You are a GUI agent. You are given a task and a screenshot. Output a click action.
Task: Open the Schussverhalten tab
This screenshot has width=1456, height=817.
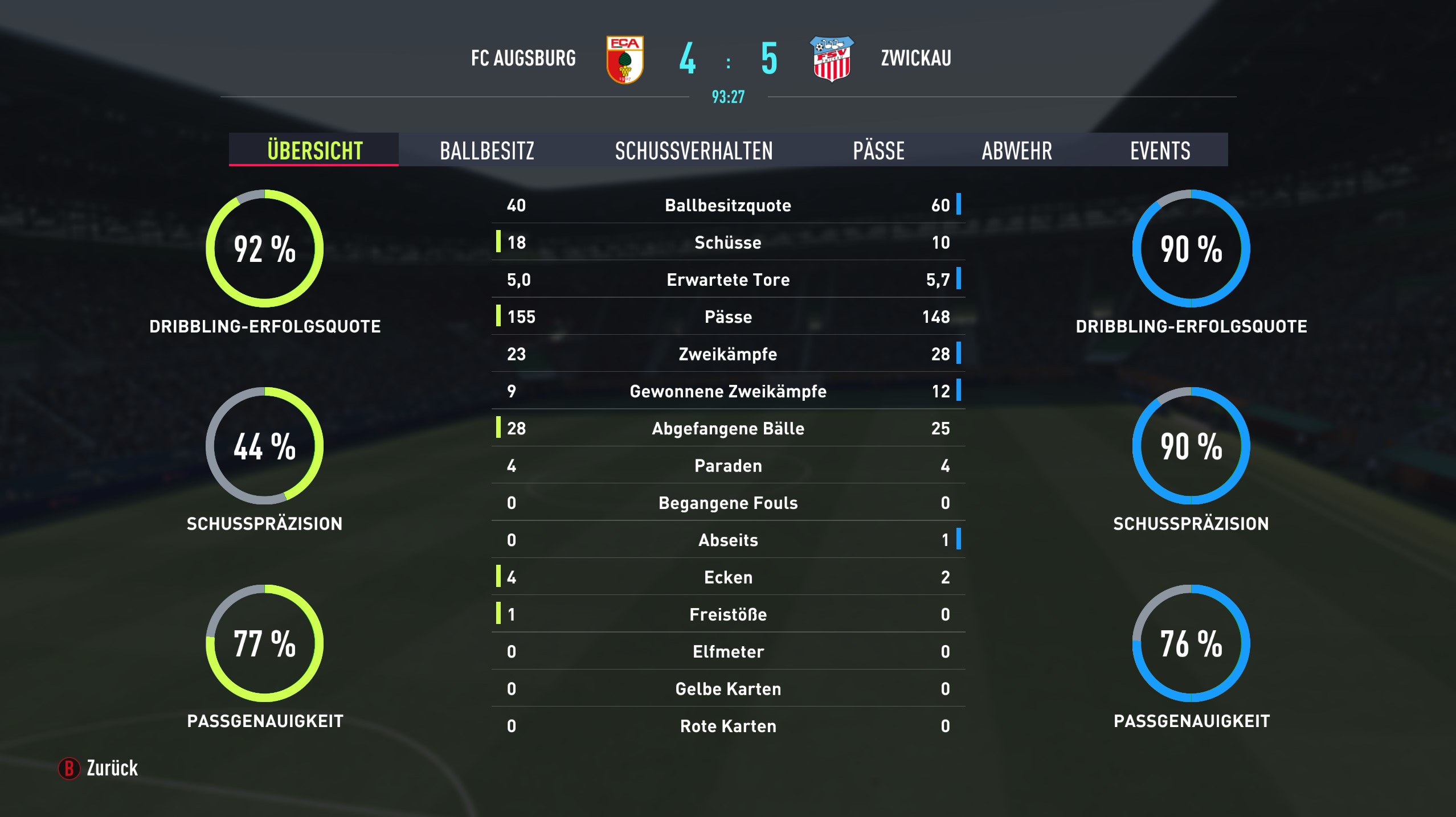693,150
